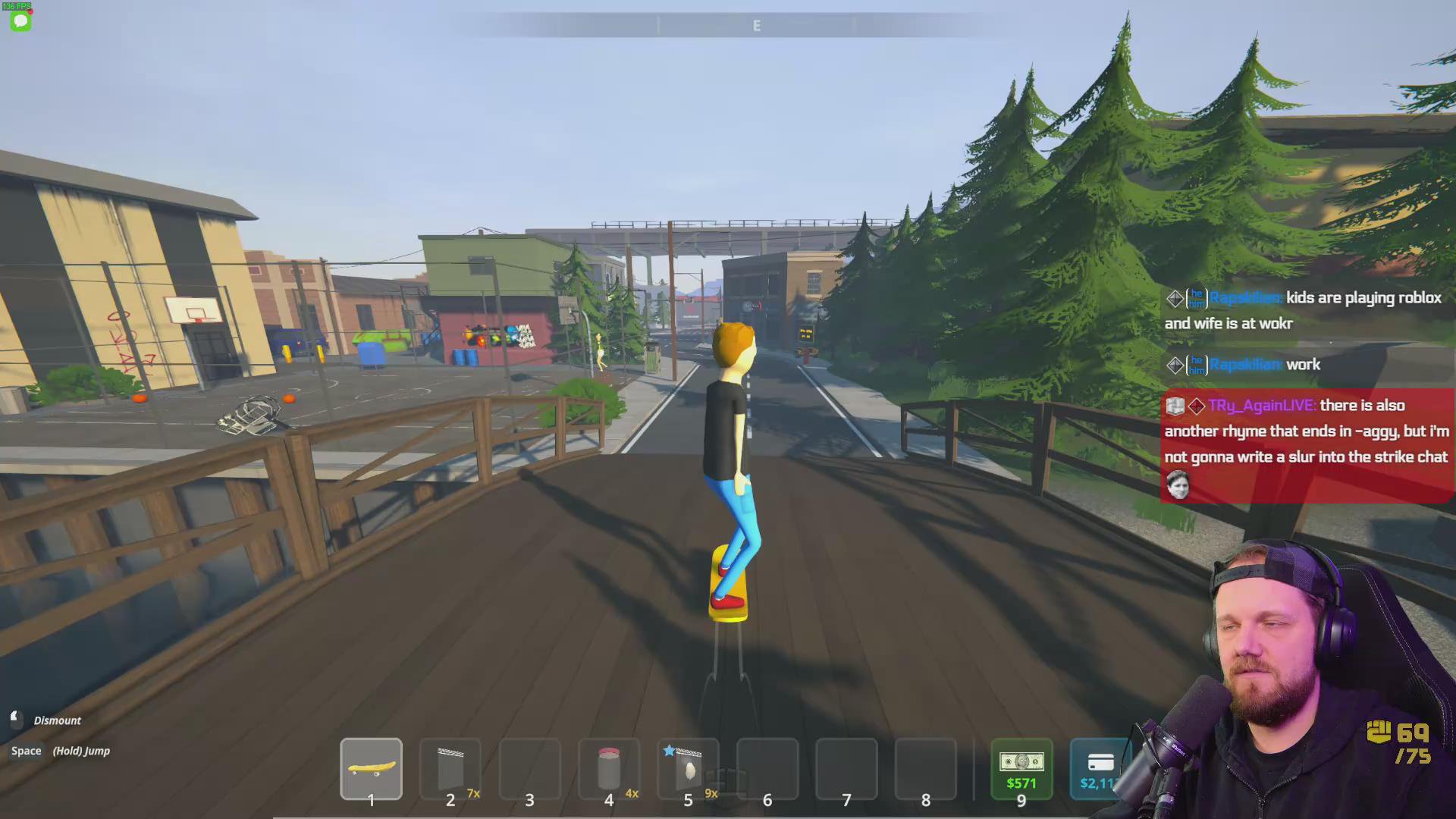Open the blue credit card balance slot
Screen dimensions: 1456x819
1099,768
